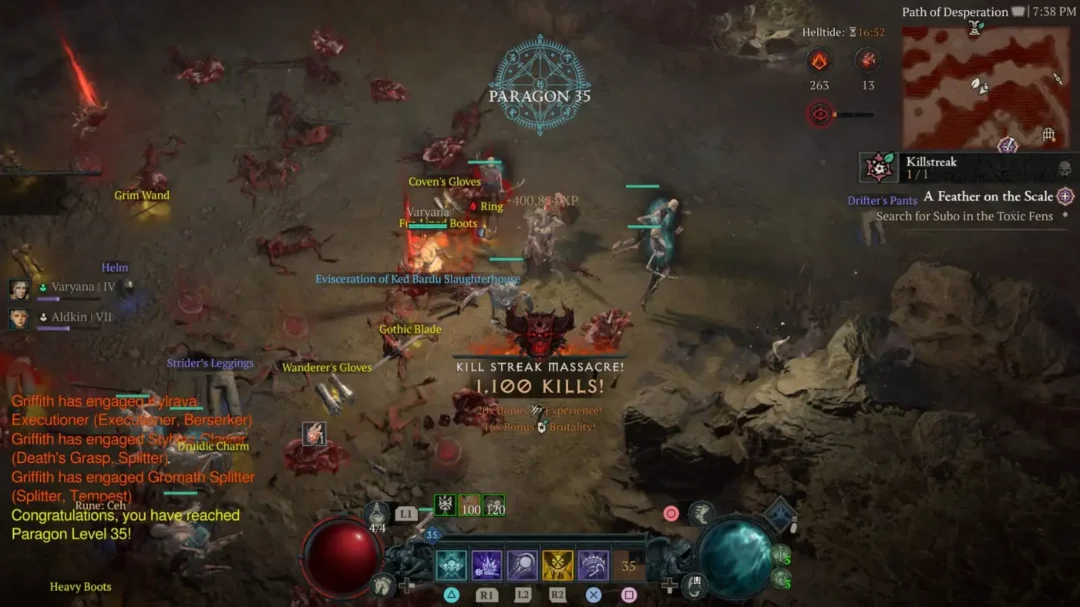The width and height of the screenshot is (1080, 607).
Task: Click the white skull buff icon
Action: pos(445,505)
